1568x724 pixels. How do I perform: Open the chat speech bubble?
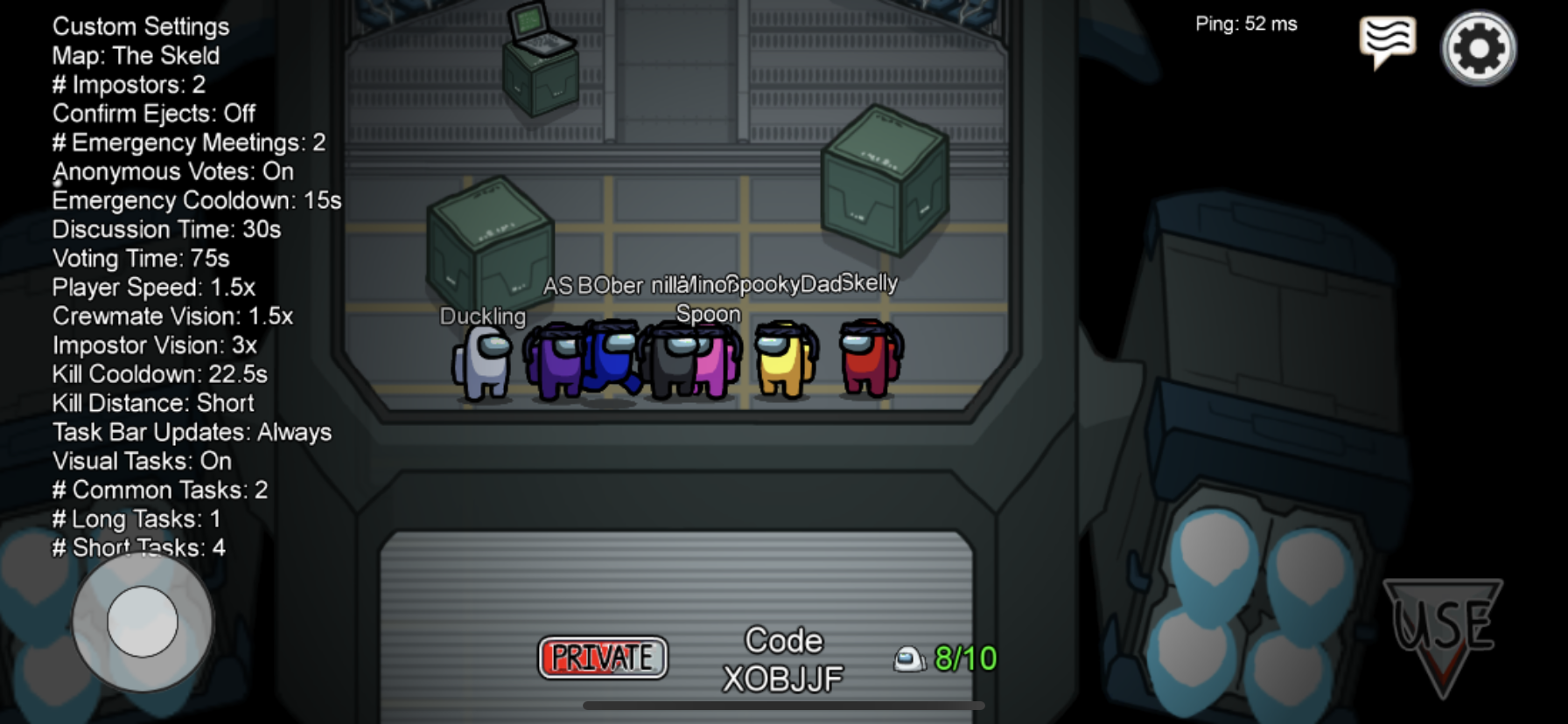(1387, 40)
